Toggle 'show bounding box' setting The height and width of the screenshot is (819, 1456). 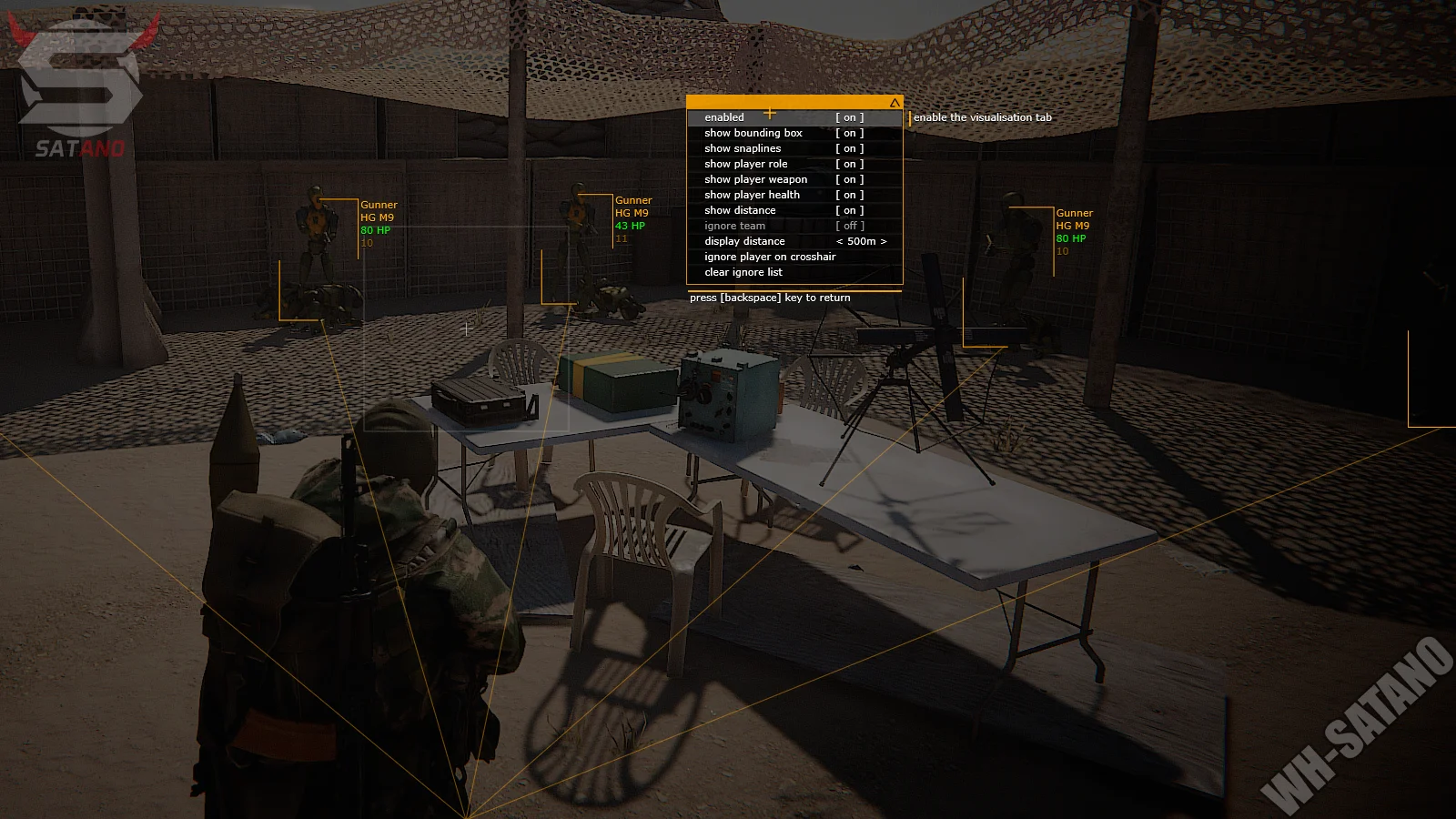849,133
